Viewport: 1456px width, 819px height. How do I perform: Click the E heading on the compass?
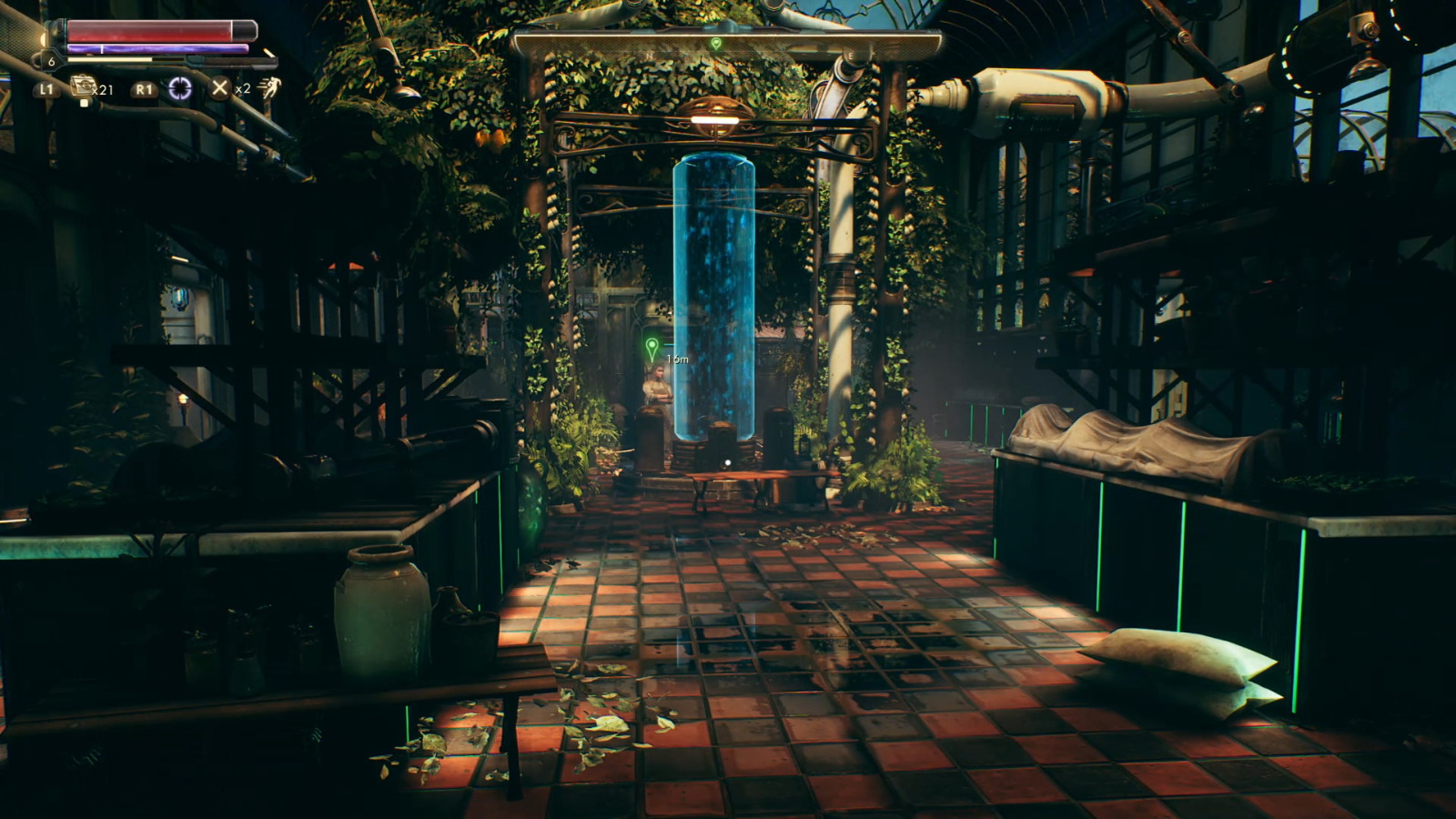tap(849, 55)
